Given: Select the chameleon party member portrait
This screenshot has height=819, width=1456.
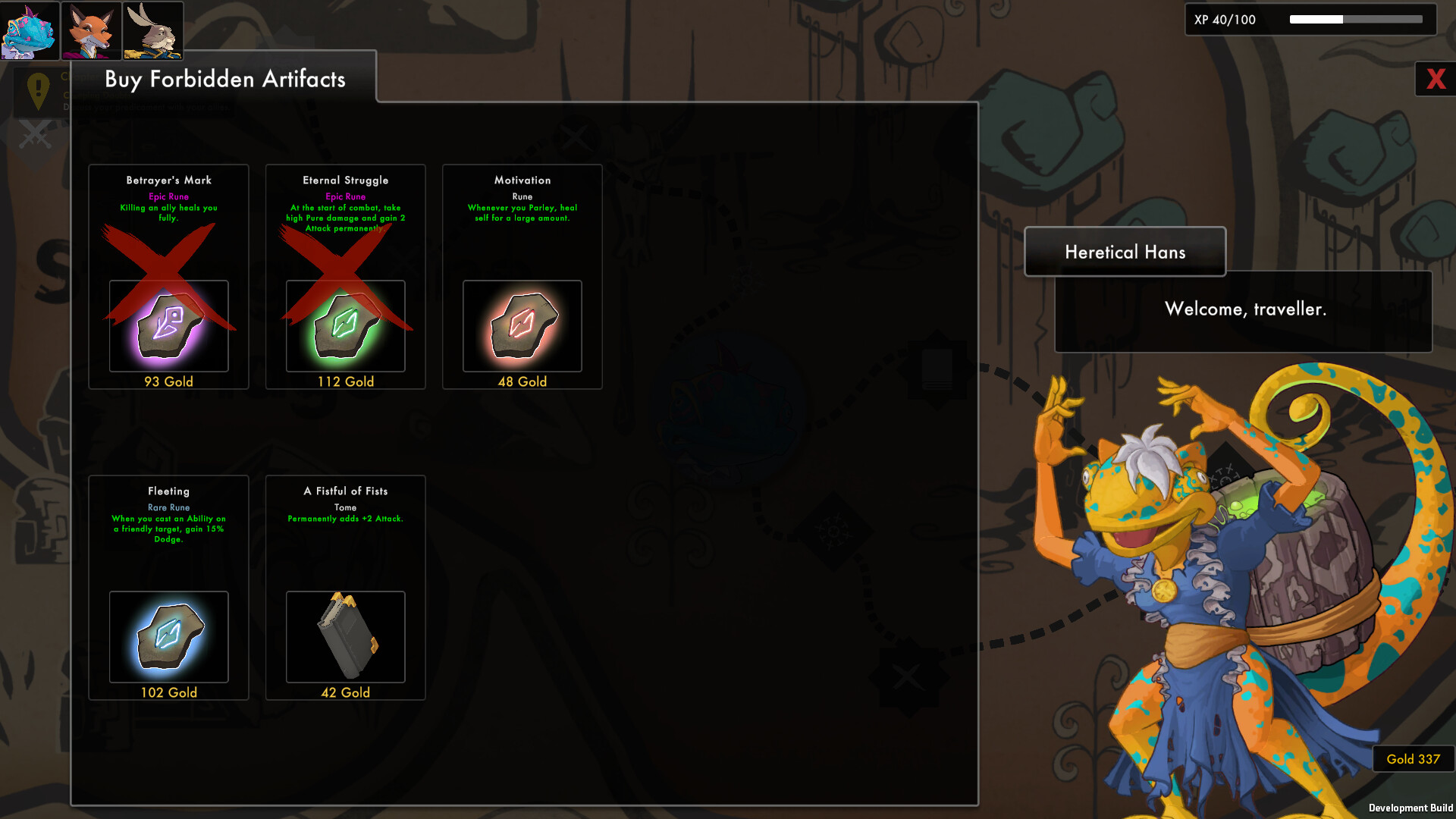Looking at the screenshot, I should tap(30, 30).
